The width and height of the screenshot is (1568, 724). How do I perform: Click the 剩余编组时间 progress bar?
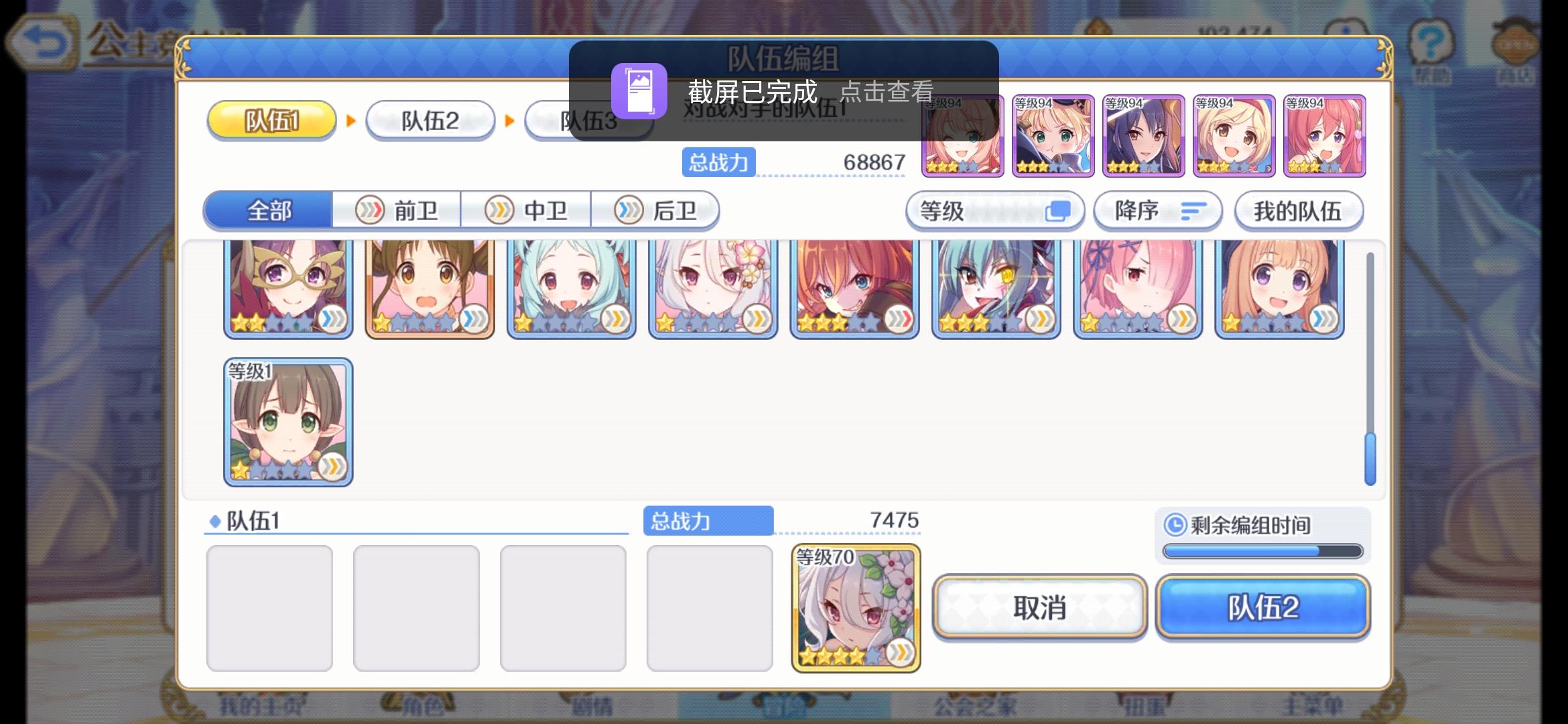point(1262,552)
